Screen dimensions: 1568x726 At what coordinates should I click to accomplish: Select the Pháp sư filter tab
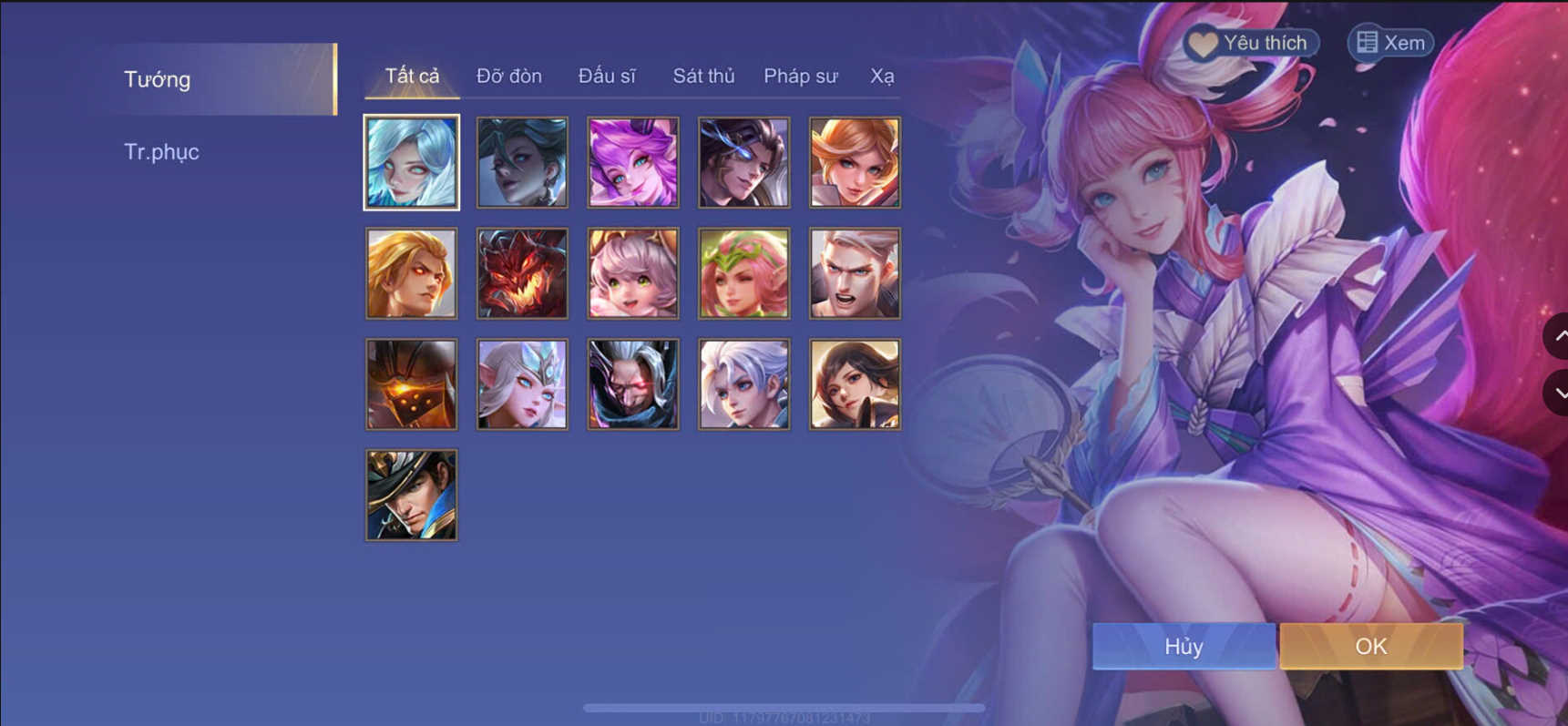tap(800, 77)
